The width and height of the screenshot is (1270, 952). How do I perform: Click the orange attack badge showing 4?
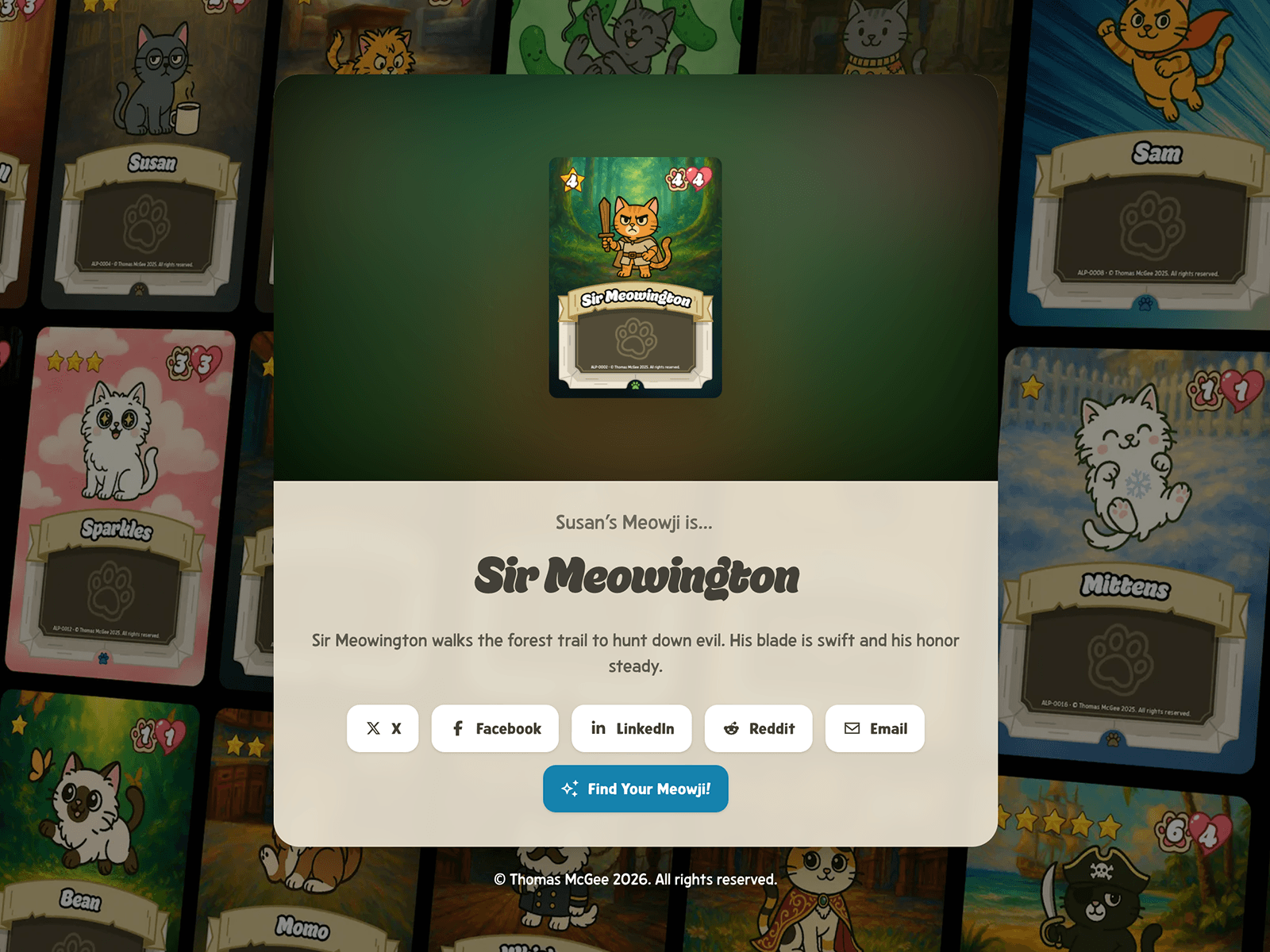(x=677, y=179)
